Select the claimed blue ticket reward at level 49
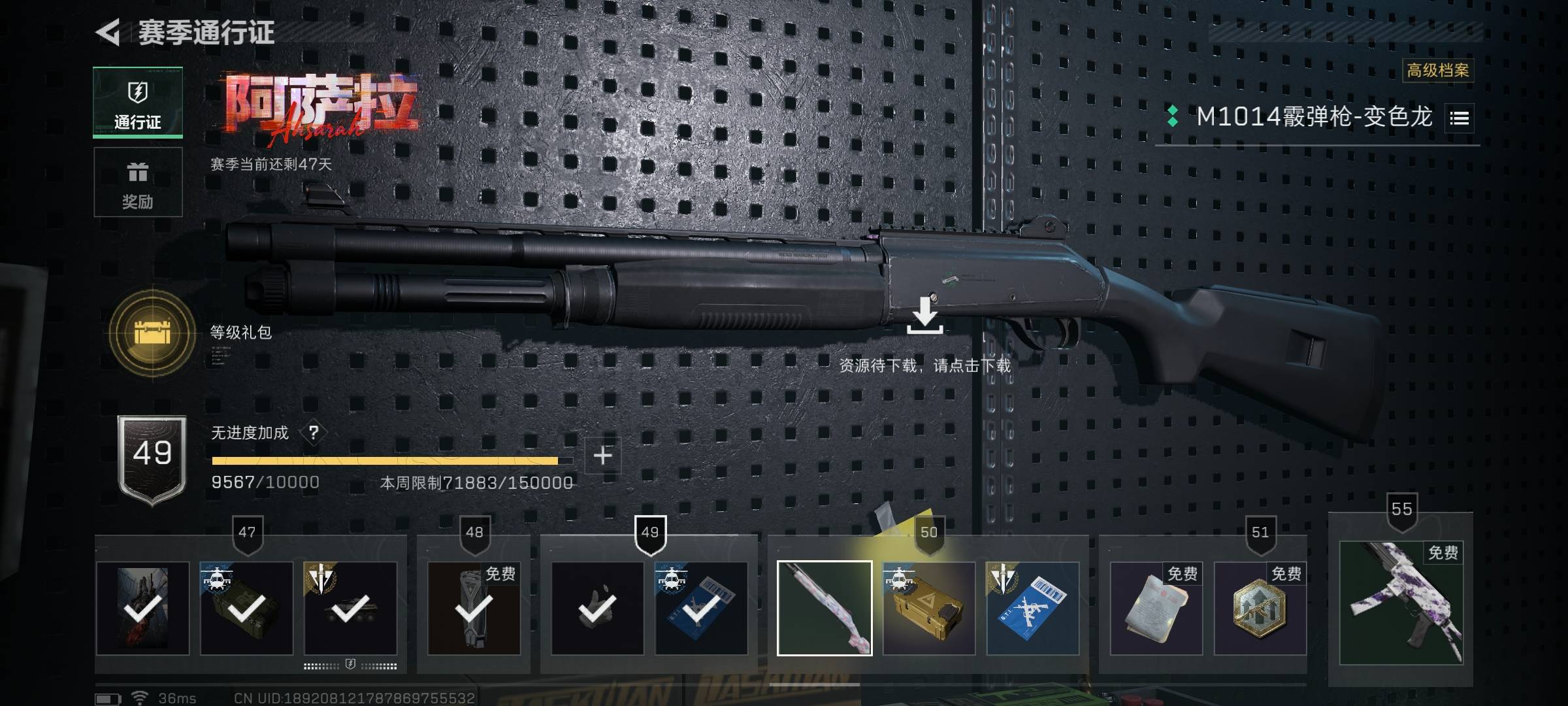Screen dimensions: 1568x706 point(701,609)
